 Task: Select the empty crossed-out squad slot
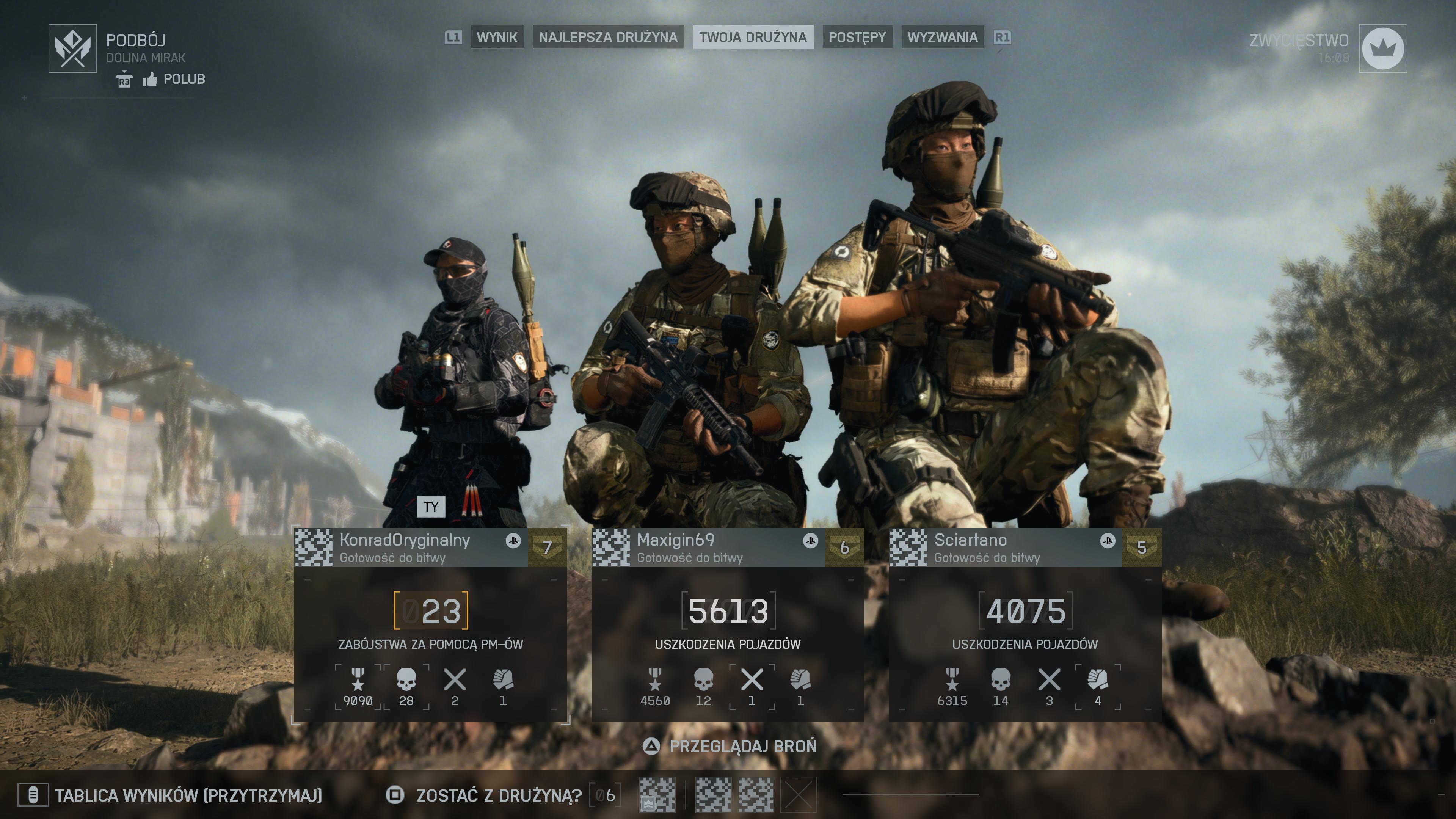pyautogui.click(x=798, y=795)
